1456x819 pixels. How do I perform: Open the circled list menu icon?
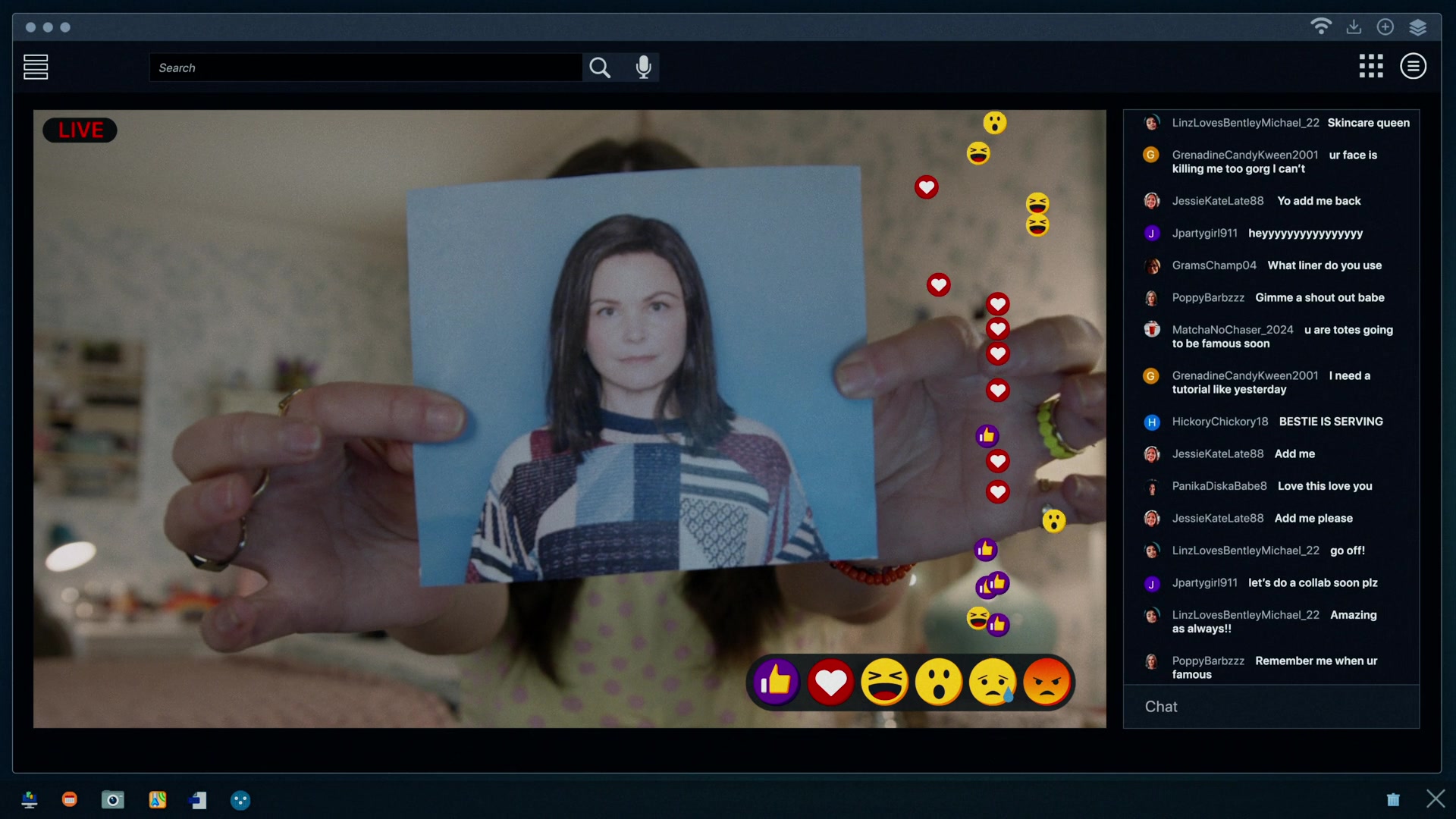click(x=1413, y=66)
